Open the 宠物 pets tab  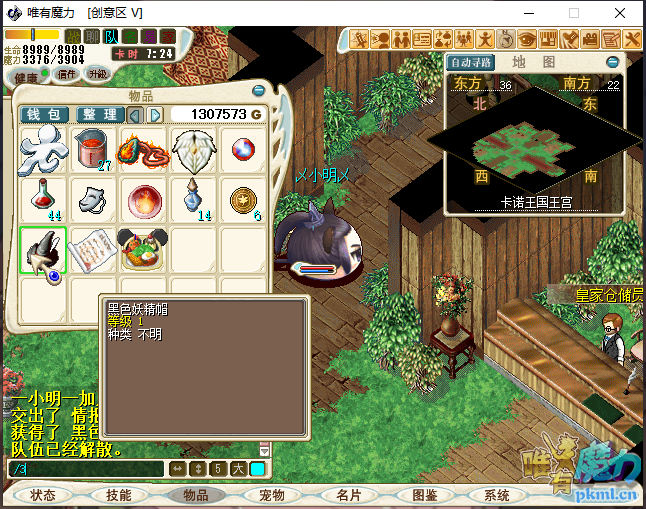click(x=272, y=495)
